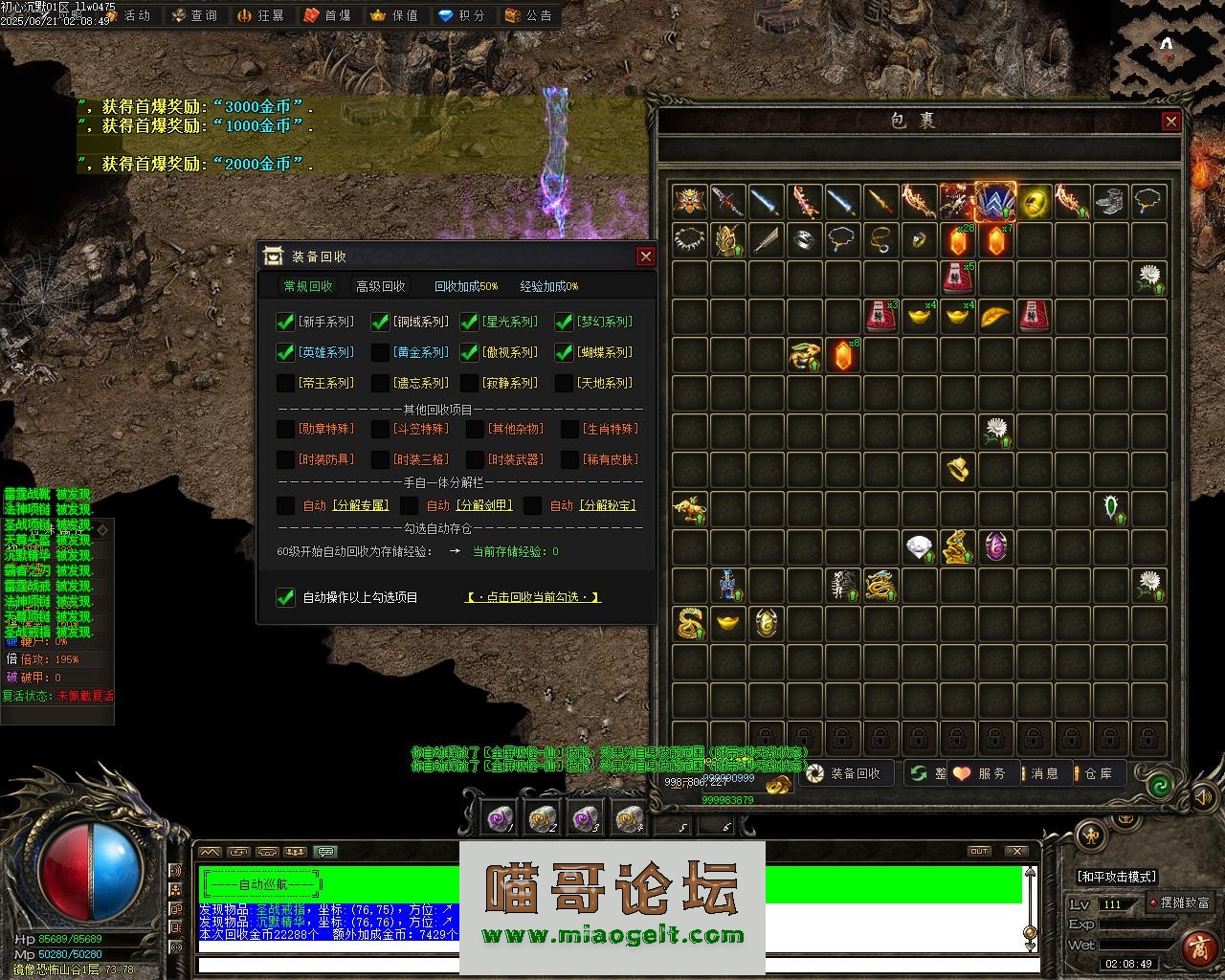The height and width of the screenshot is (980, 1225).
Task: Toggle the sound speaker icon
Action: pos(1204,795)
